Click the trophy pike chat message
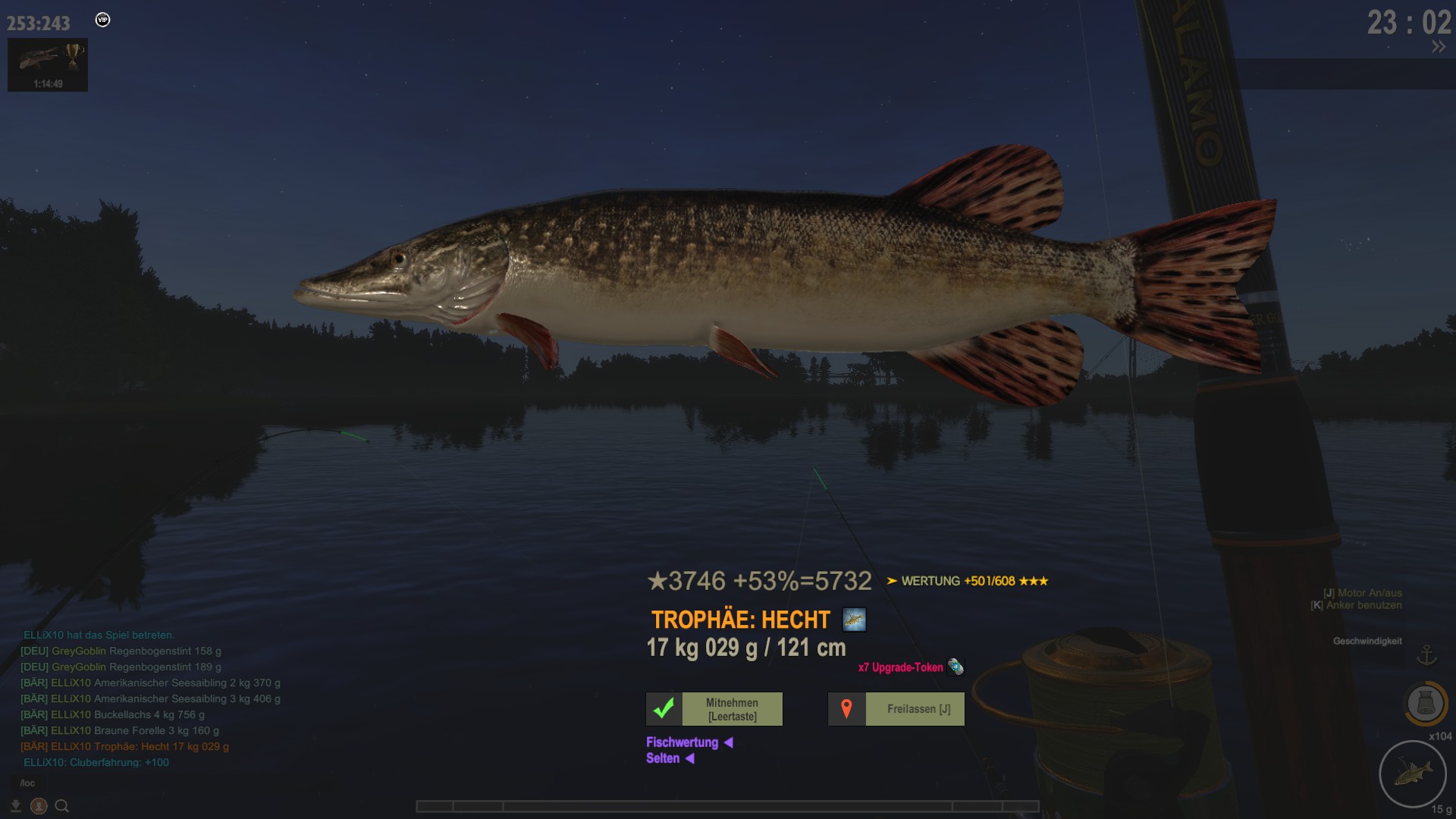 125,746
